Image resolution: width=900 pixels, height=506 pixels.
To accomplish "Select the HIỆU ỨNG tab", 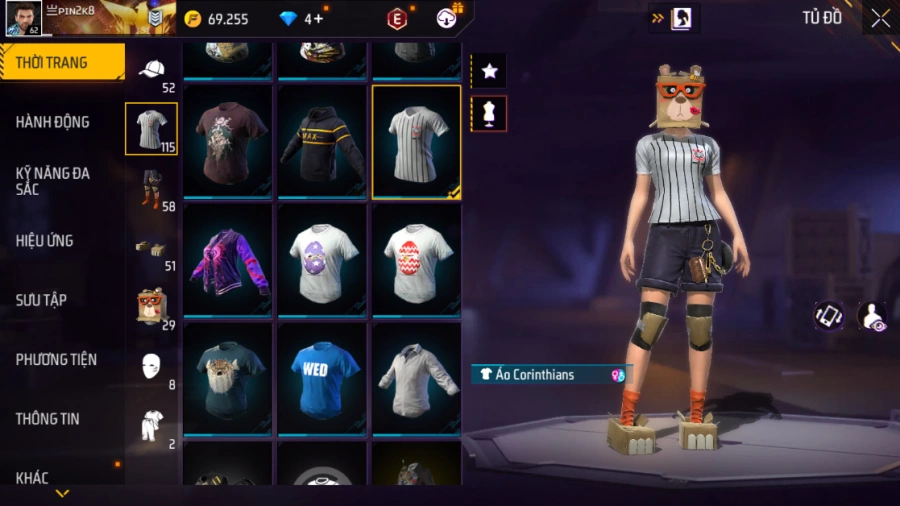I will pyautogui.click(x=60, y=241).
